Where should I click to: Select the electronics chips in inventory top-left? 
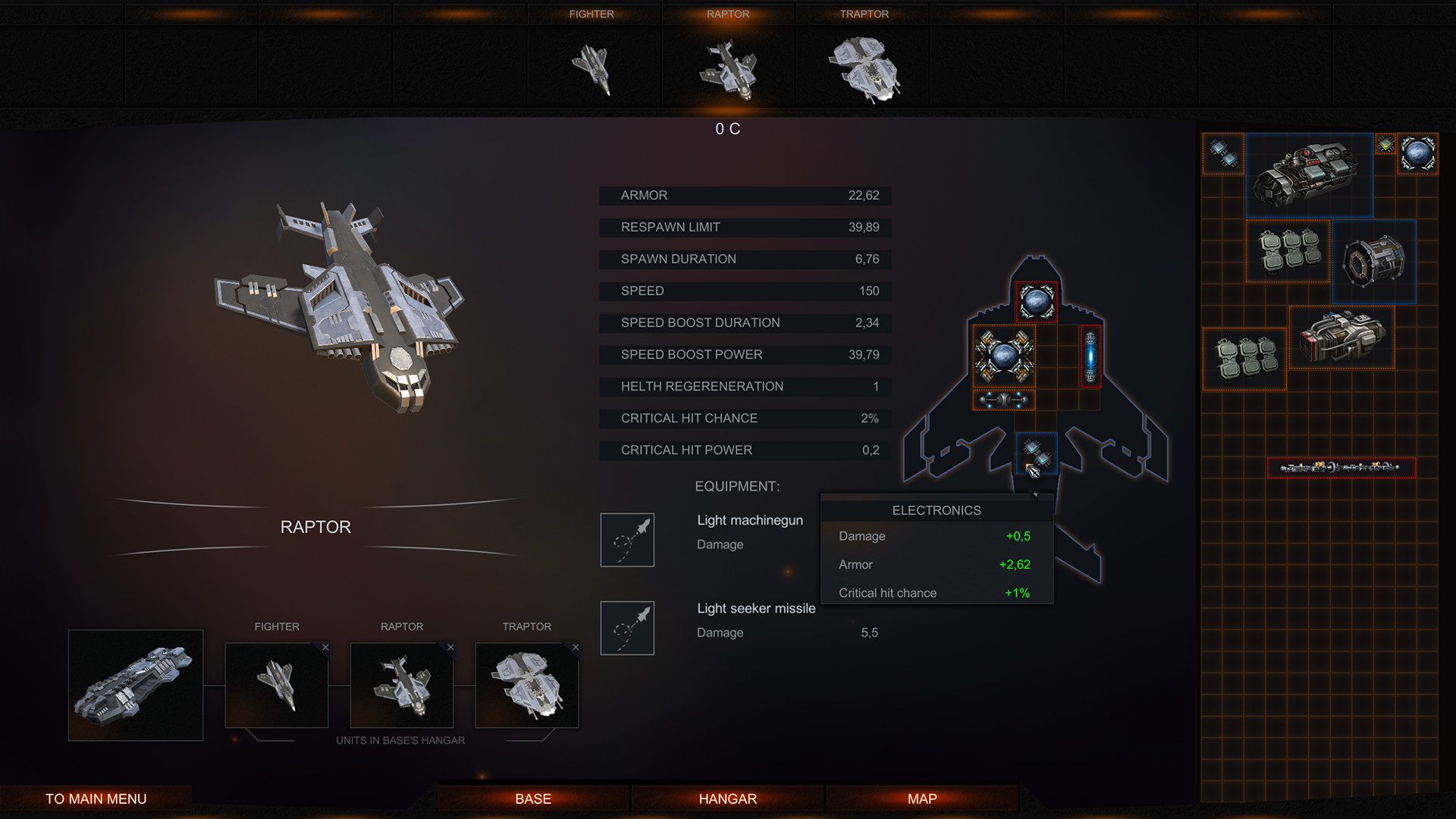pyautogui.click(x=1222, y=153)
